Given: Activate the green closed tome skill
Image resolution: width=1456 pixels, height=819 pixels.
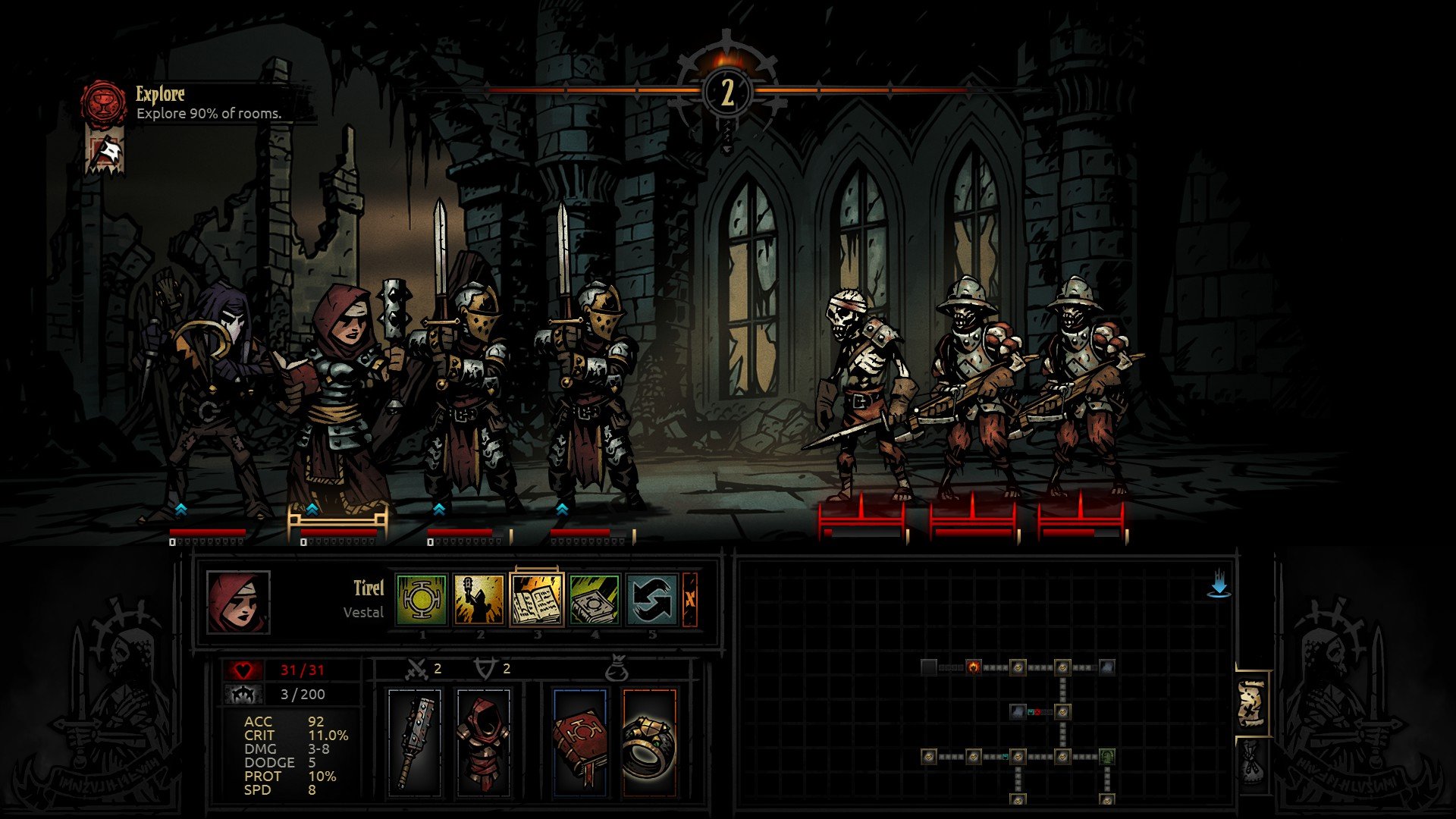Looking at the screenshot, I should pyautogui.click(x=595, y=599).
